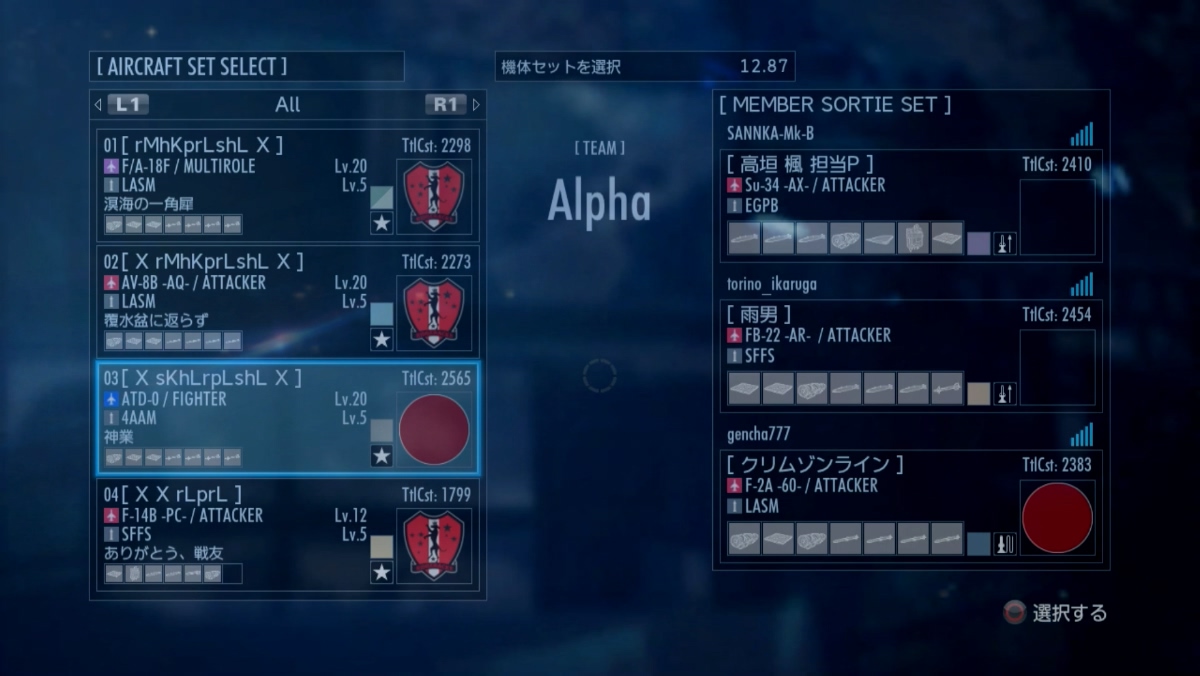
Task: Pick aircraft set 04 F-14B Attacker
Action: 240,534
